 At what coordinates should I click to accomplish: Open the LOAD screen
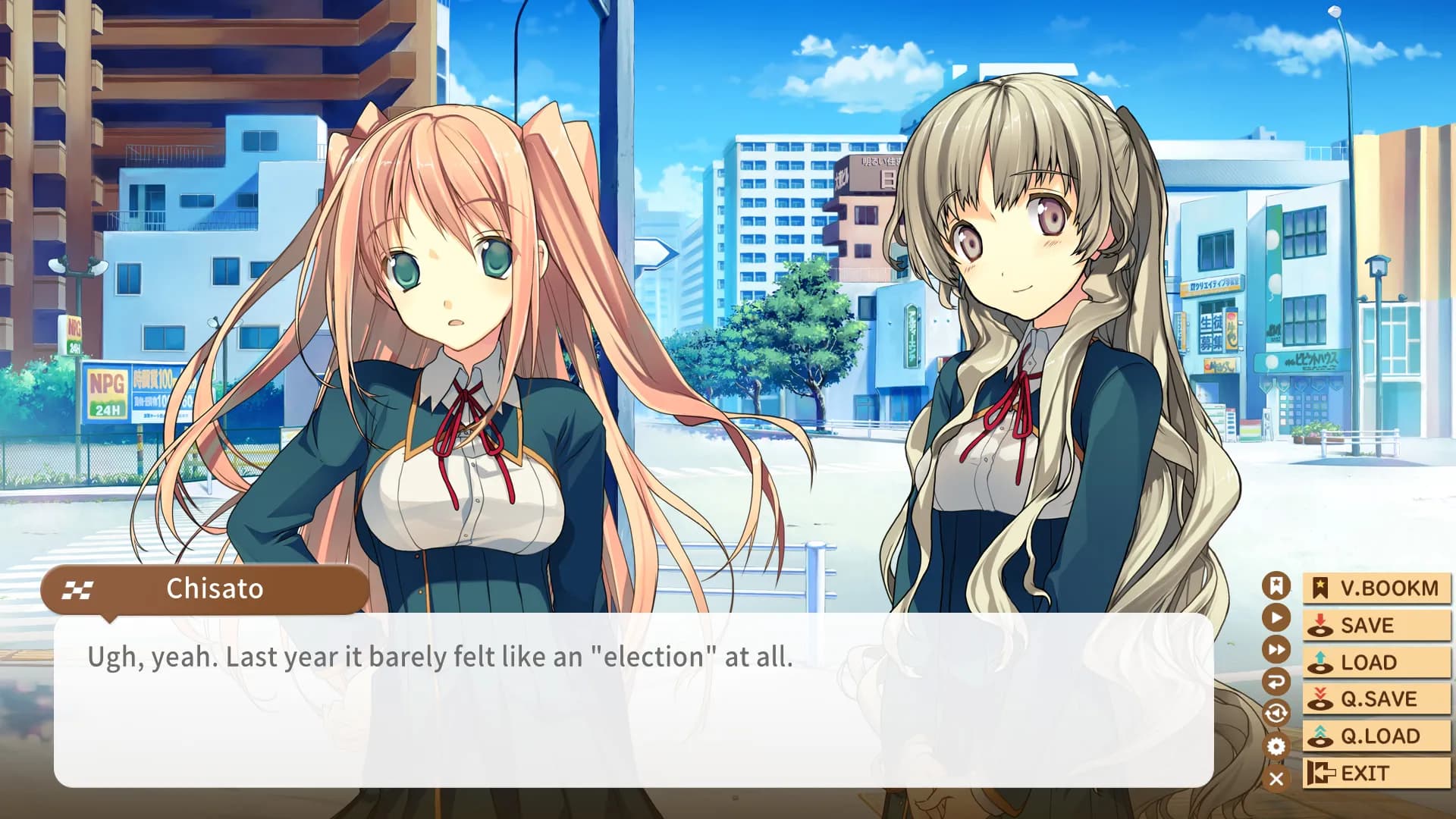click(1376, 661)
